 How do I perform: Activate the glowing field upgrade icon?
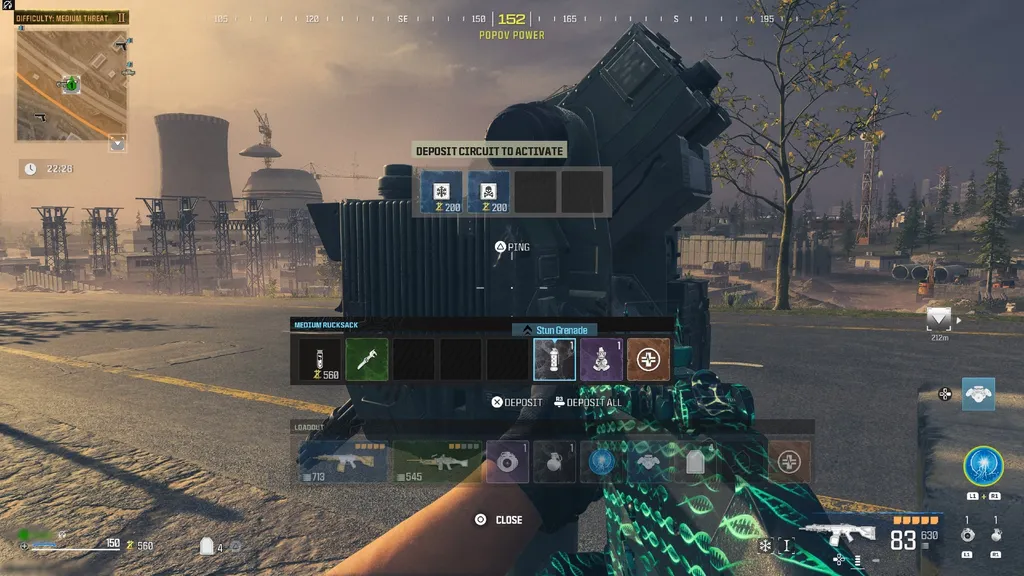point(984,467)
